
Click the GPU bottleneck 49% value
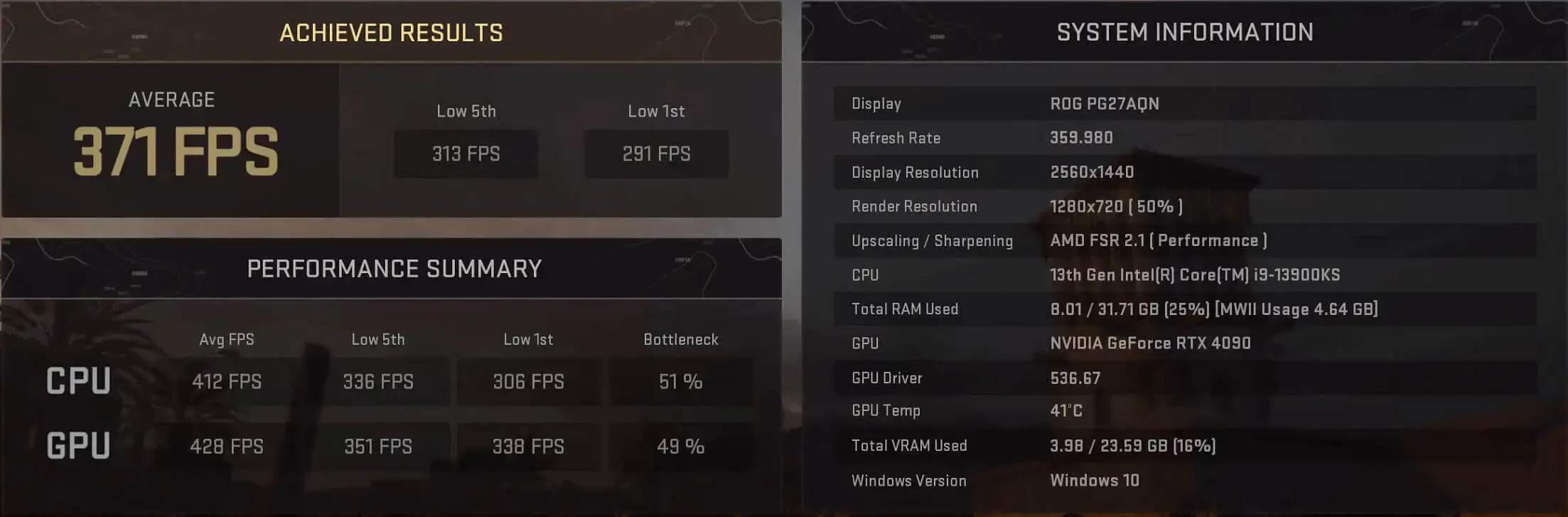point(680,447)
